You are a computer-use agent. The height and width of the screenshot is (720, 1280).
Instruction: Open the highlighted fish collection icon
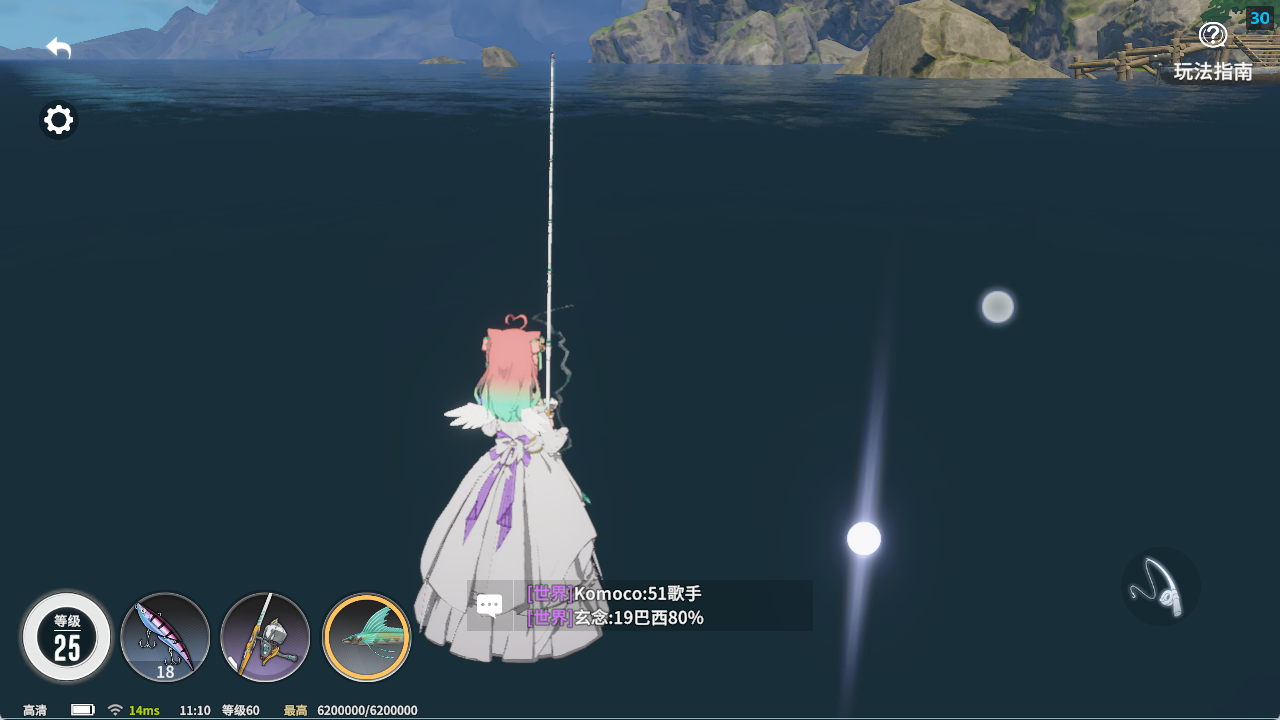366,637
